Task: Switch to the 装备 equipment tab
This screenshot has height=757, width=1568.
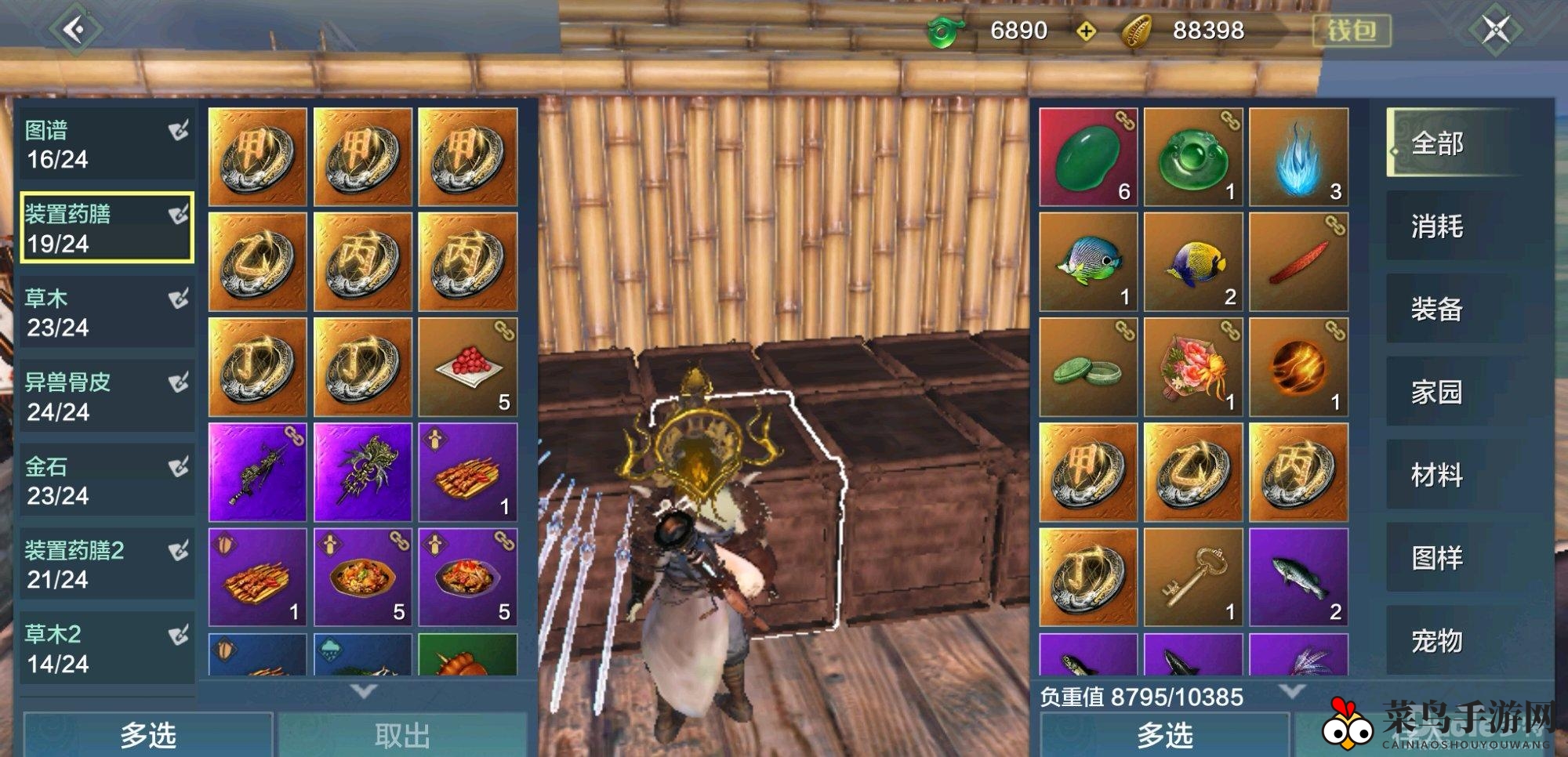Action: coord(1452,310)
